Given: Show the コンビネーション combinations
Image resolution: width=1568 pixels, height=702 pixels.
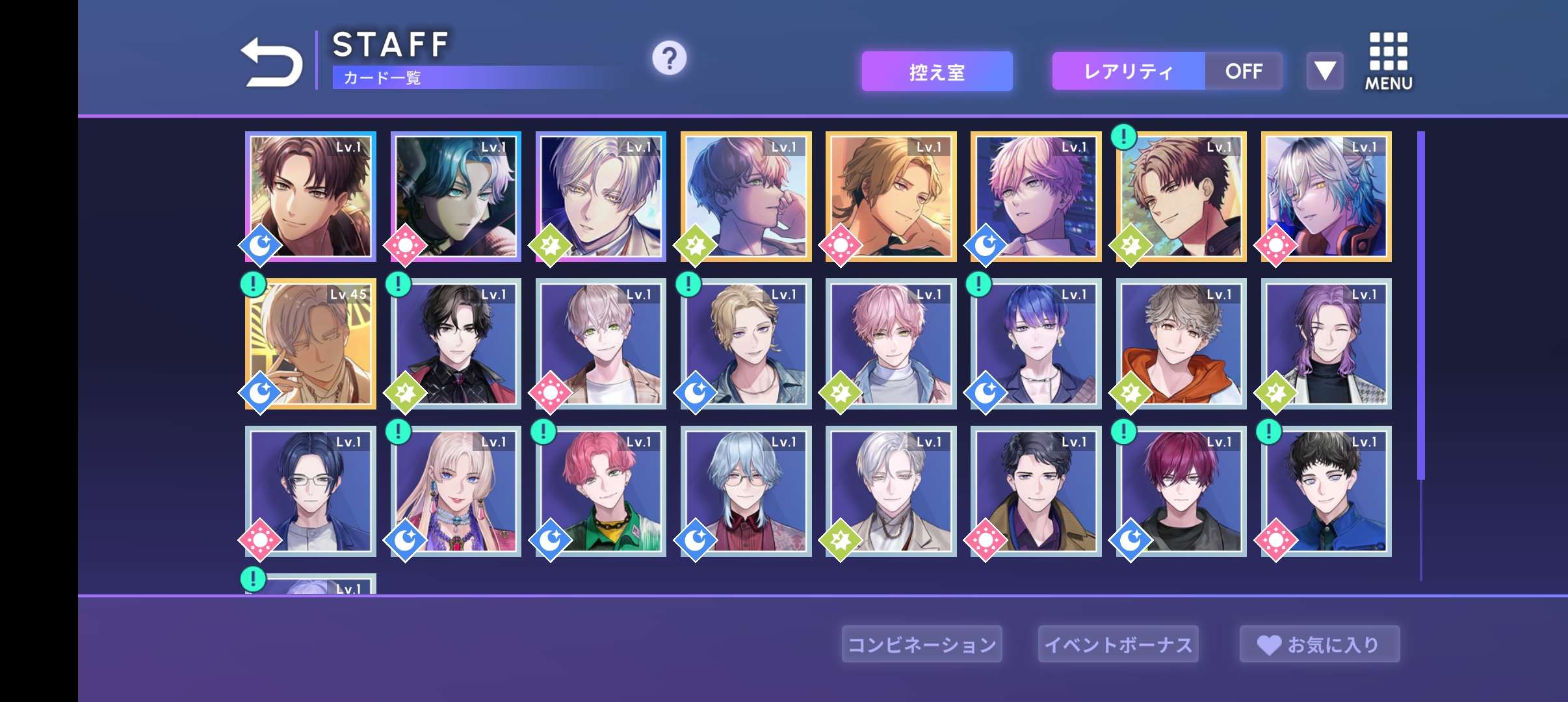Looking at the screenshot, I should [921, 644].
